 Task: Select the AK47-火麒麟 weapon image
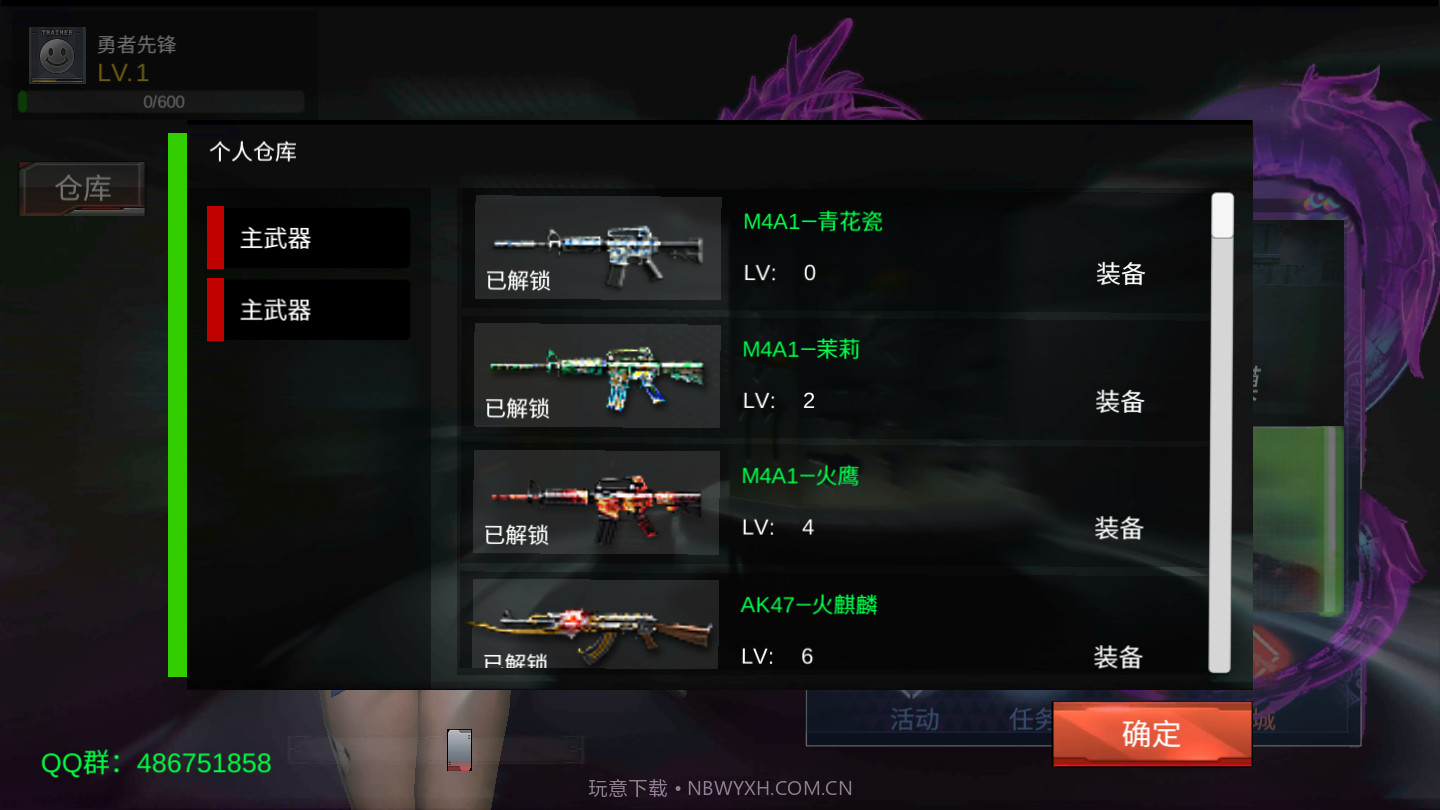(595, 622)
